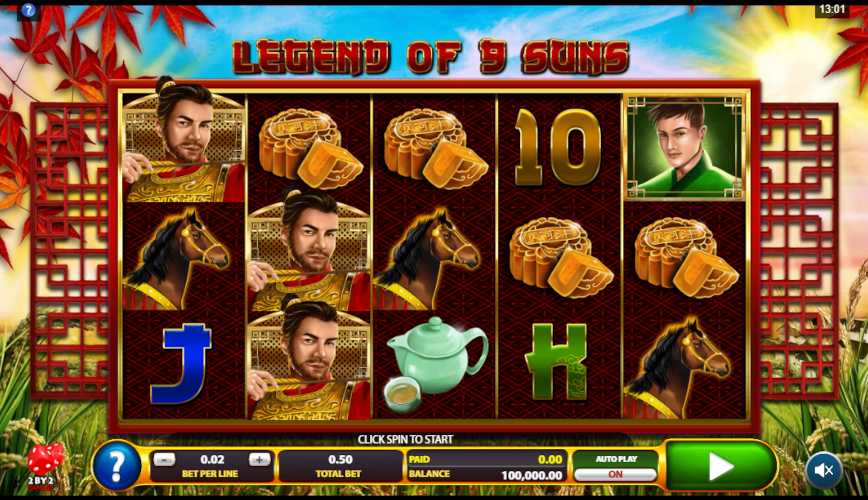The image size is (868, 500).
Task: Click the 2 BY 2 dice logo
Action: click(44, 464)
